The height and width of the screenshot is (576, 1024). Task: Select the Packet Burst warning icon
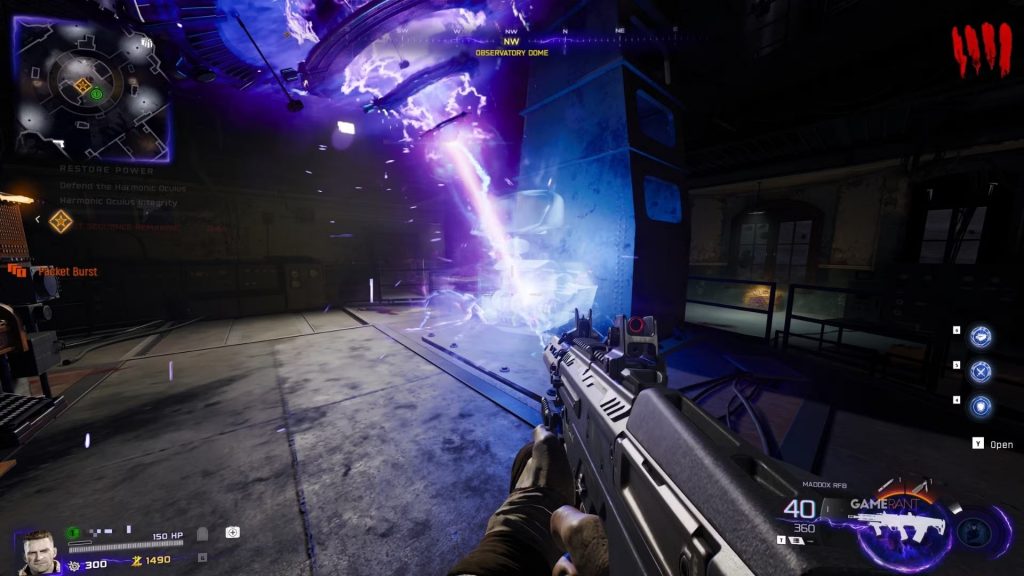pos(17,271)
